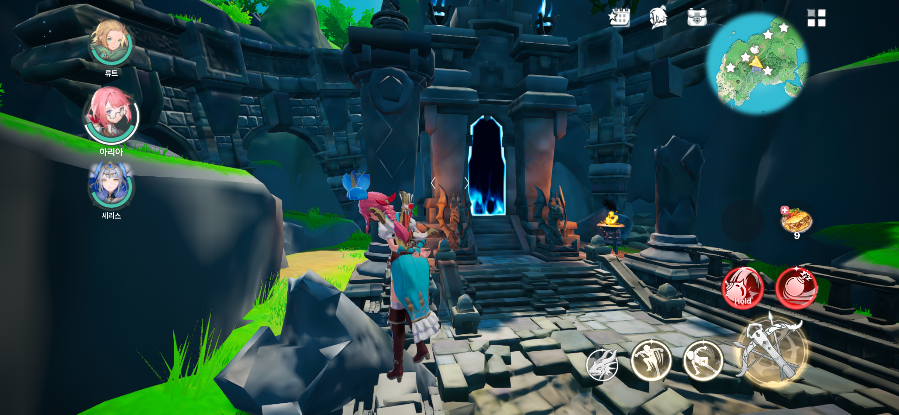Image resolution: width=899 pixels, height=415 pixels.
Task: Trigger the crouching dodge action
Action: 703,360
